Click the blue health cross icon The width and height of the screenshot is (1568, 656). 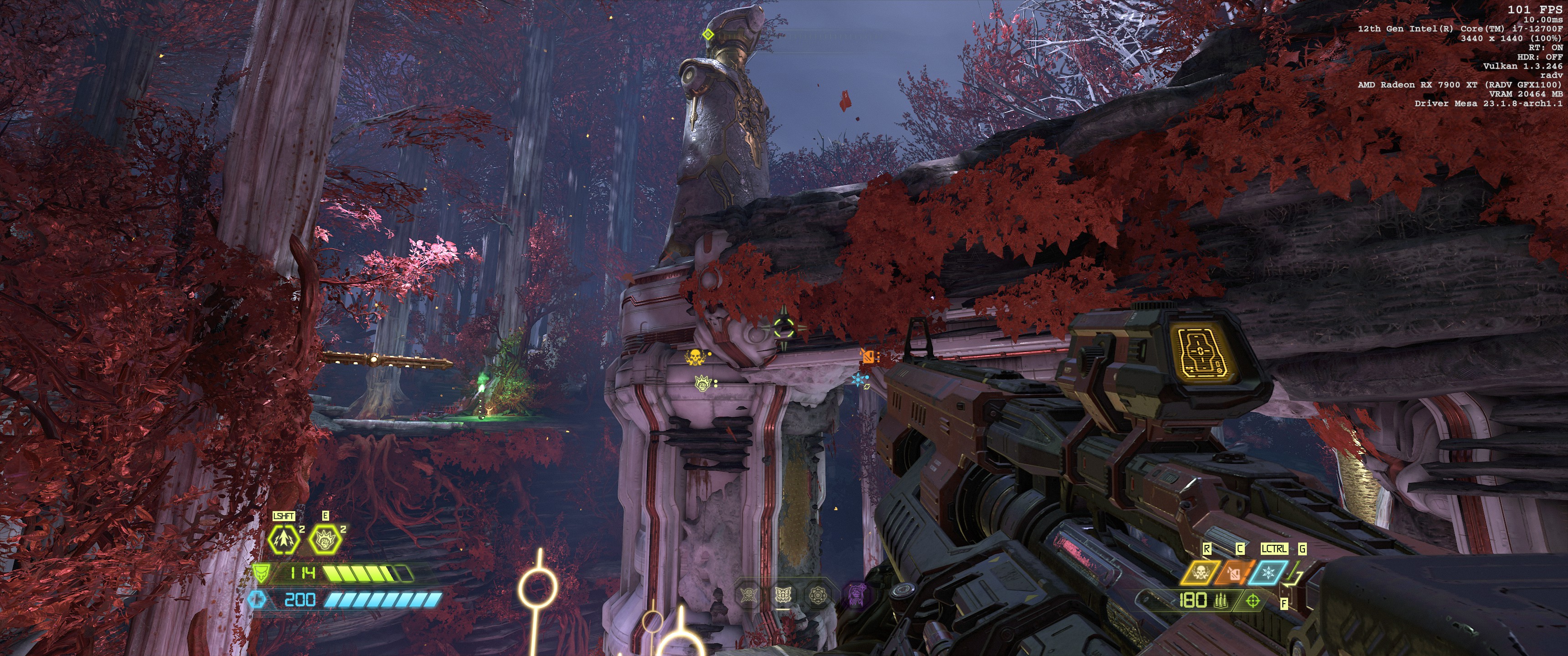tap(258, 600)
